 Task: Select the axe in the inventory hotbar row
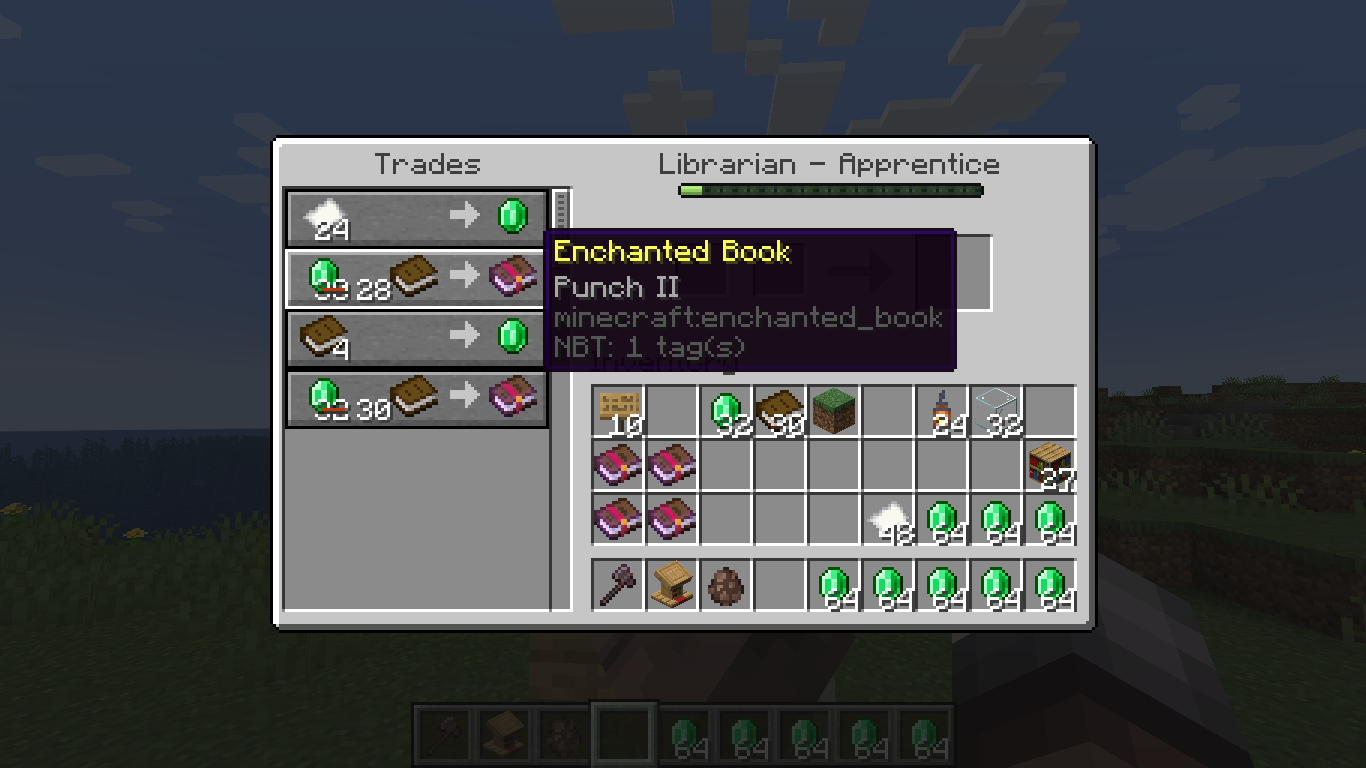619,584
